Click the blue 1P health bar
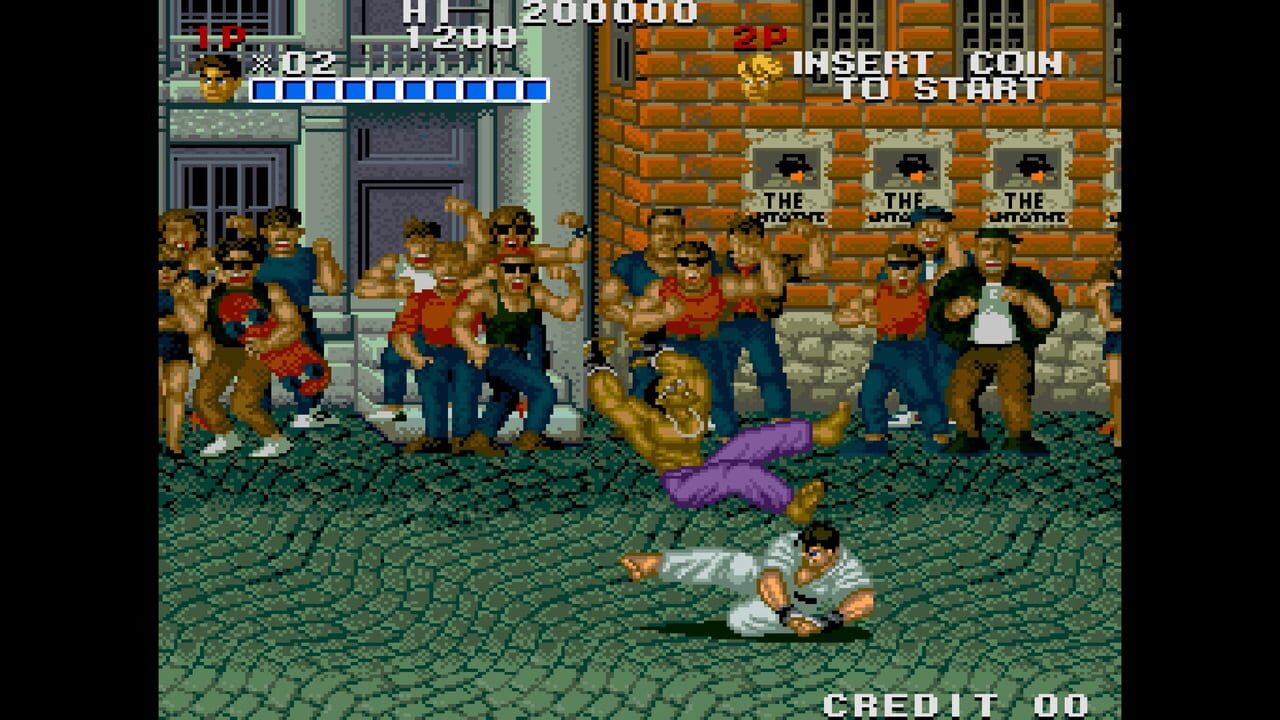 pos(400,87)
